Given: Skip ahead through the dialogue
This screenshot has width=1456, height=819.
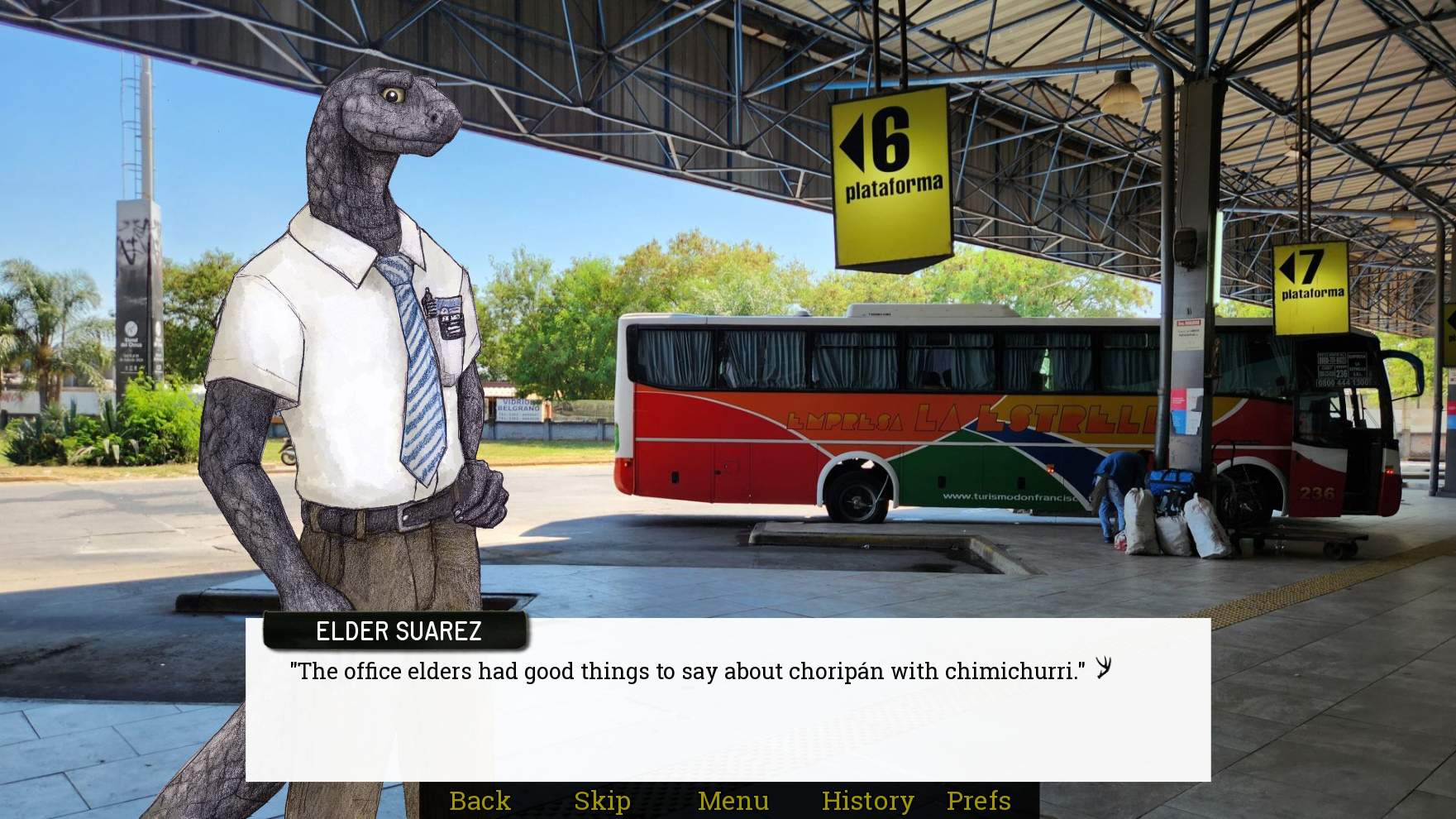Looking at the screenshot, I should [602, 801].
